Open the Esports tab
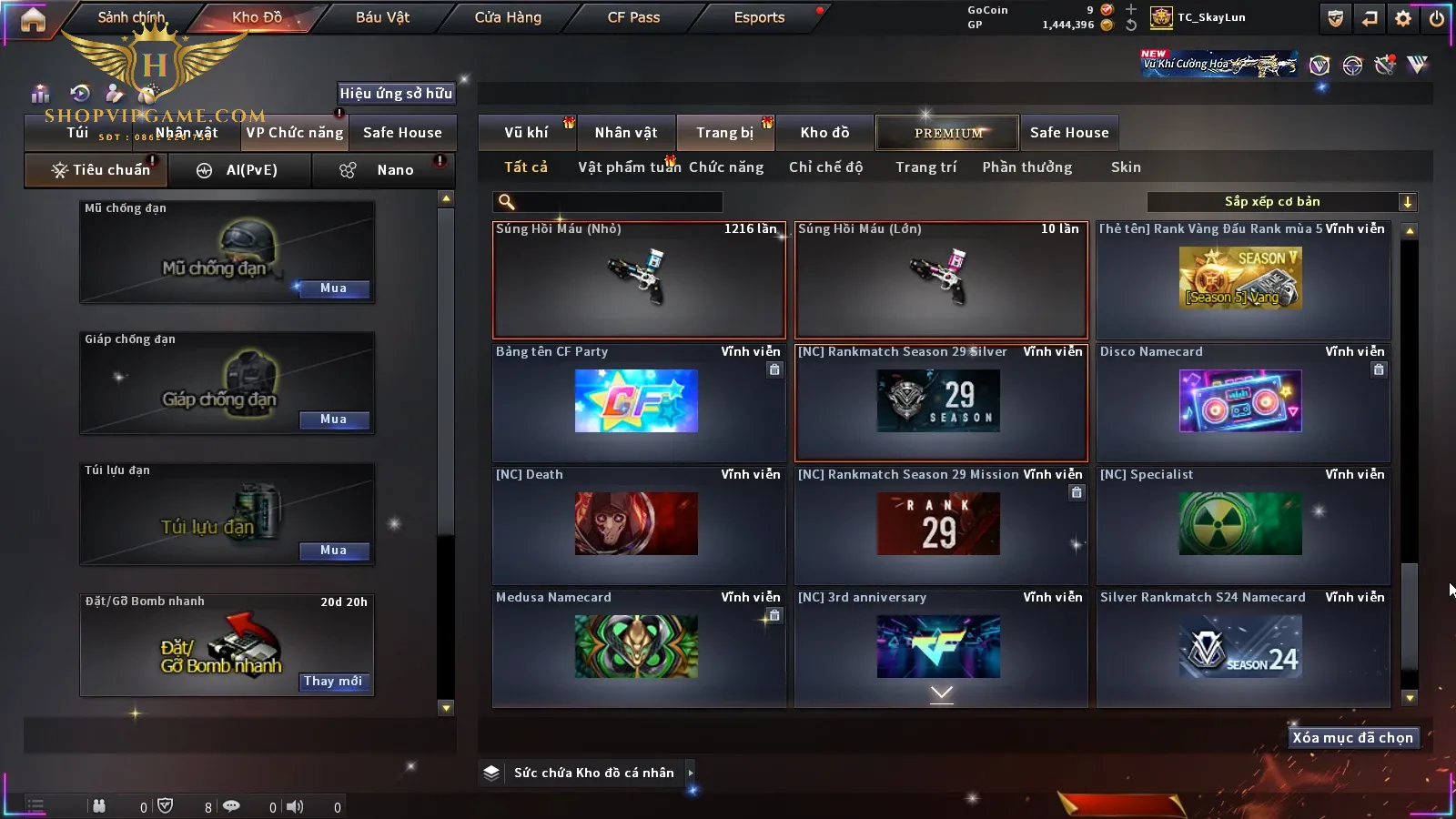 pos(759,17)
